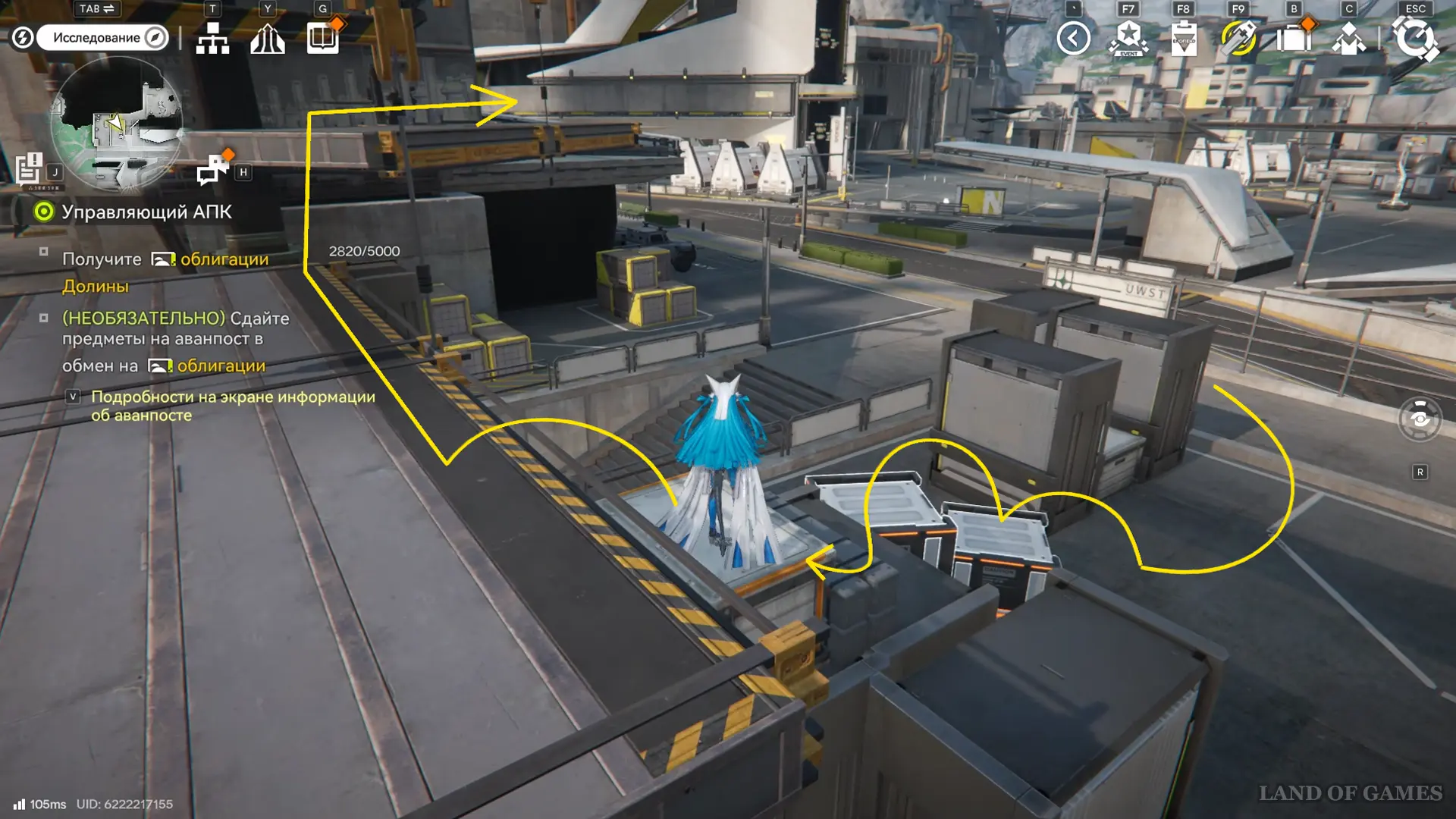1456x819 pixels.
Task: Open the yellow-ringed ticket headhunt icon
Action: [1238, 38]
